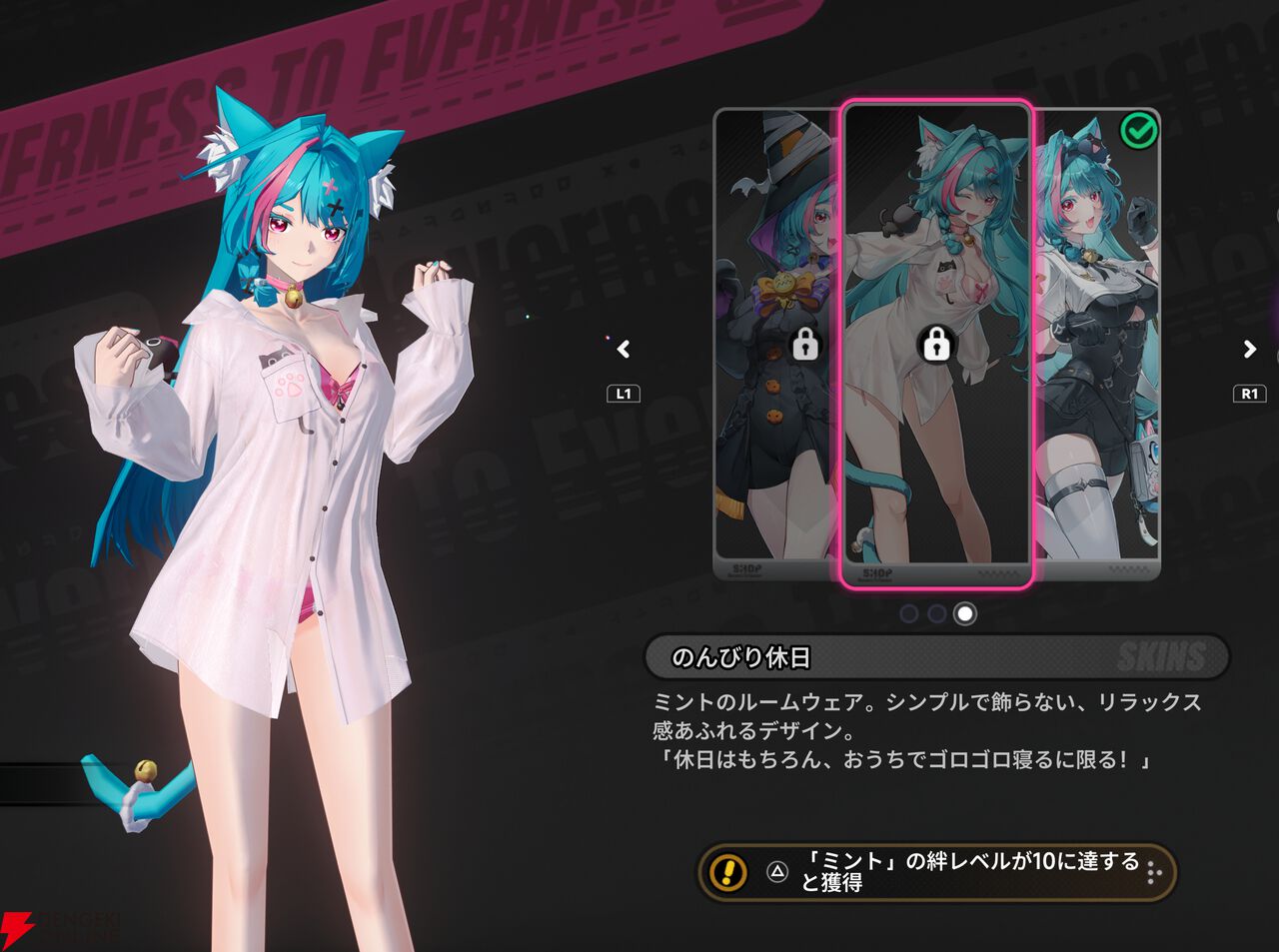Click the dotted grip on the notification banner
The height and width of the screenshot is (952, 1279).
(1155, 873)
